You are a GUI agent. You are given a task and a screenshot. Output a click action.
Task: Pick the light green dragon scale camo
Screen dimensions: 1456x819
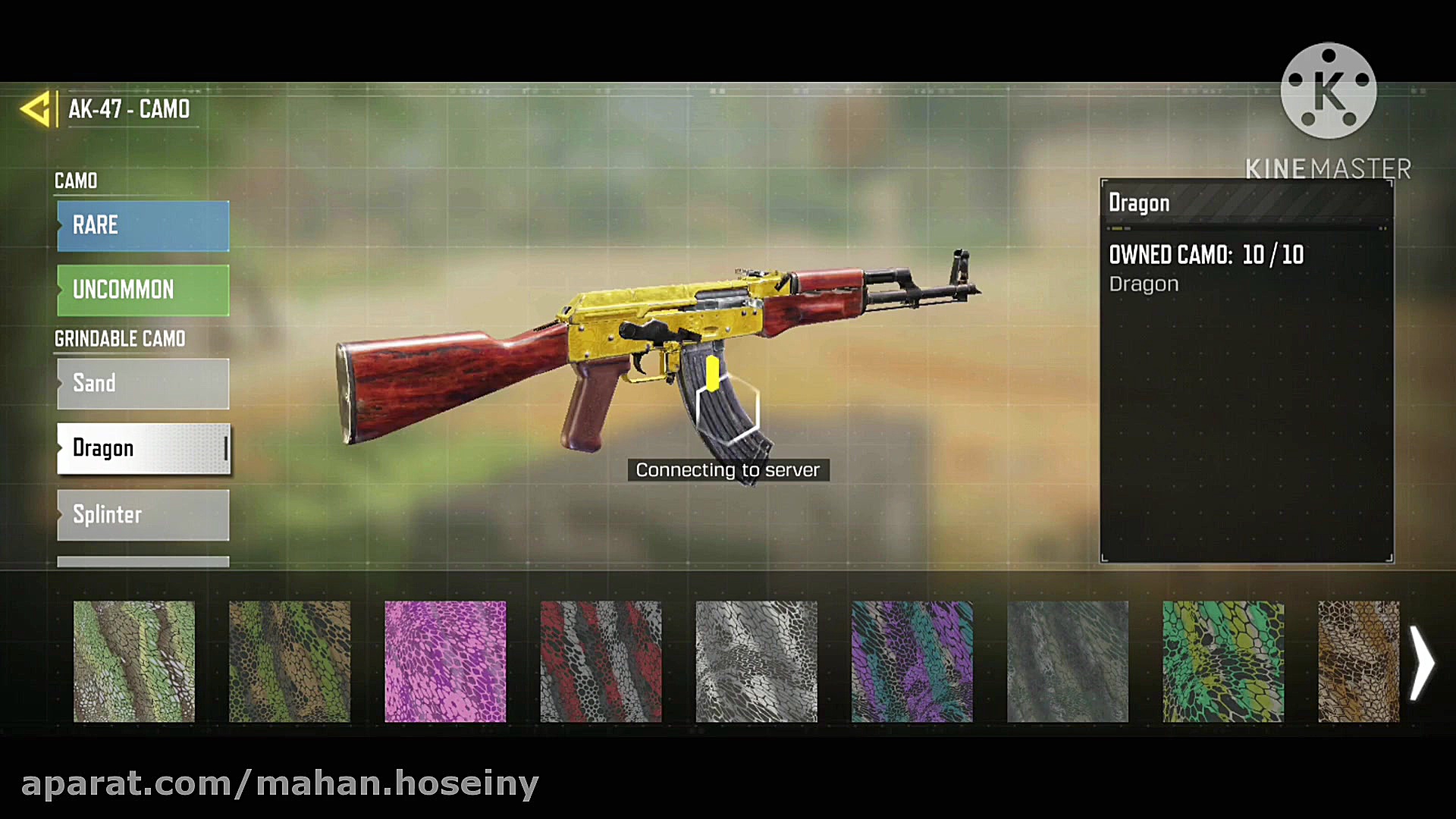tap(134, 661)
